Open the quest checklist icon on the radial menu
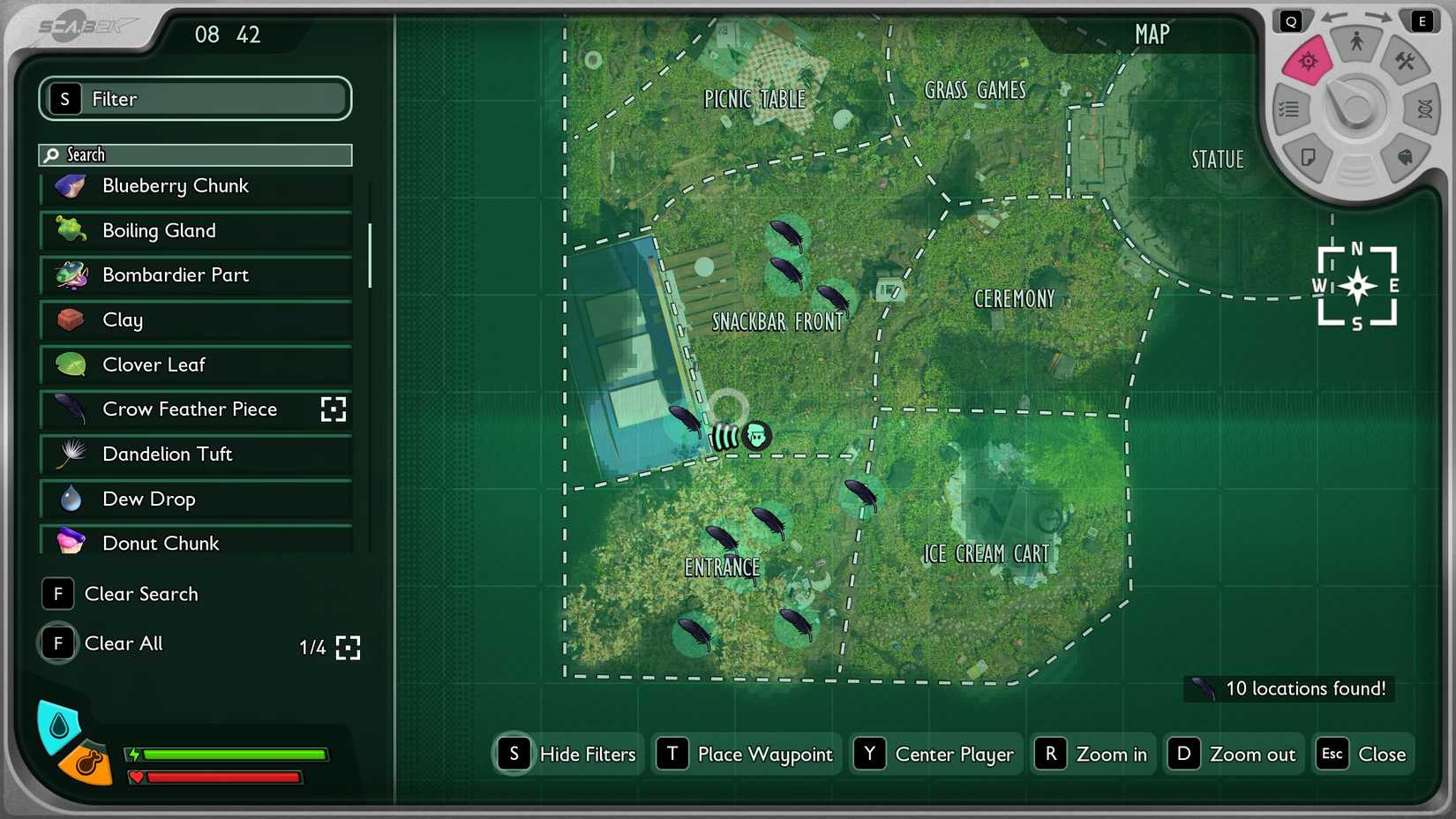 (x=1288, y=109)
